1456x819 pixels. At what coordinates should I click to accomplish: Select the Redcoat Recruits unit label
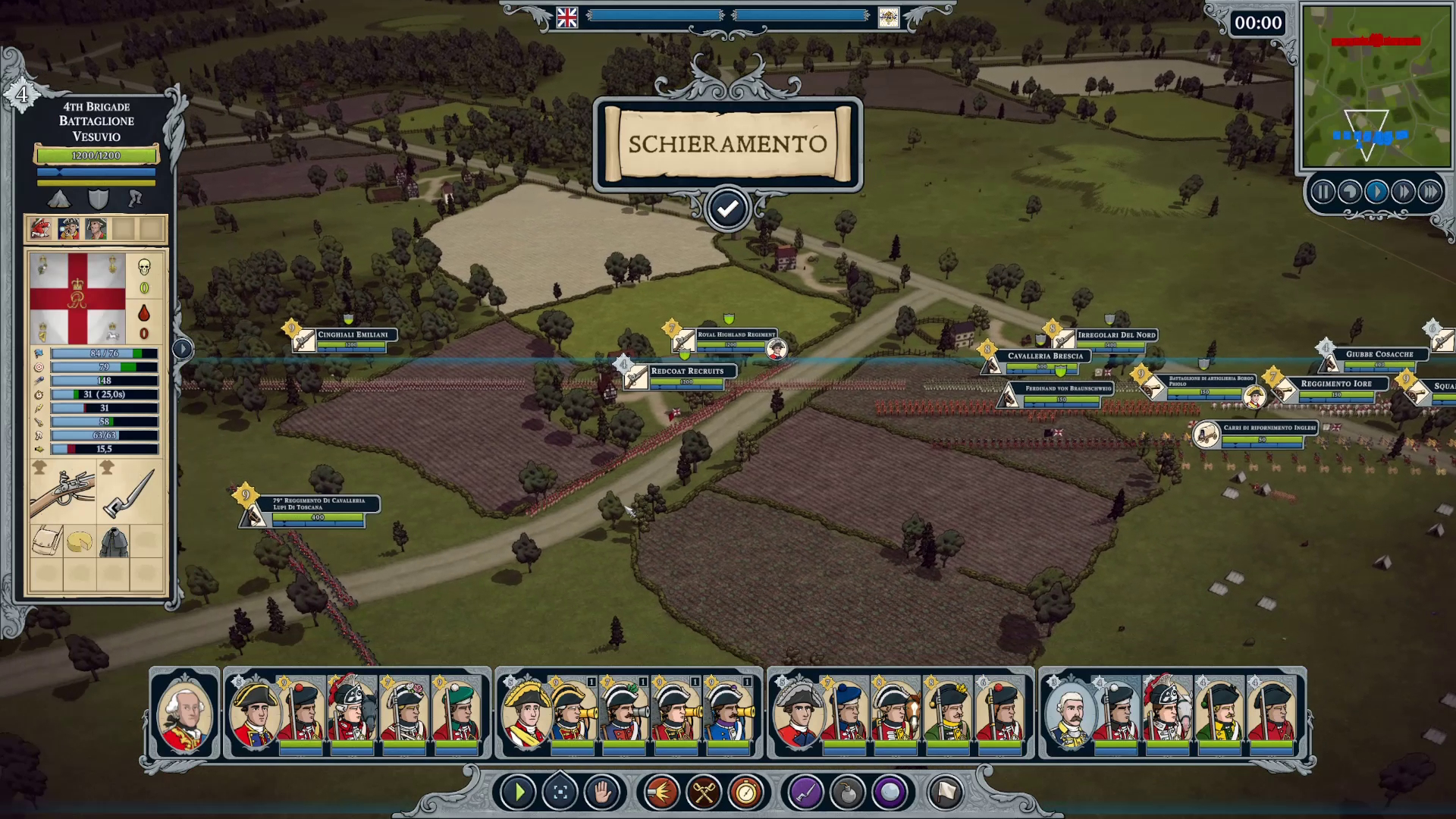pyautogui.click(x=687, y=372)
